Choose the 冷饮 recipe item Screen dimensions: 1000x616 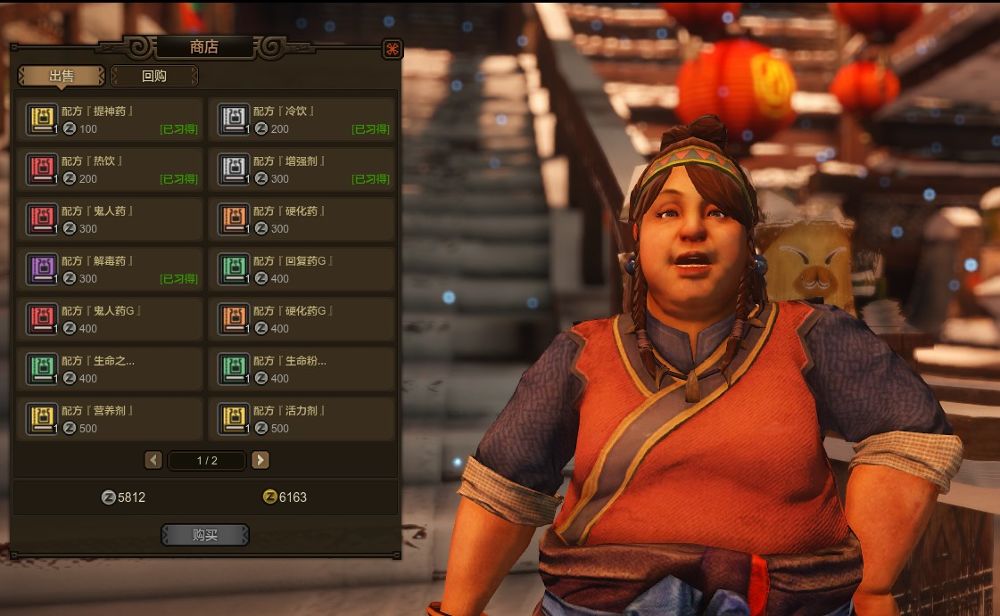[302, 119]
